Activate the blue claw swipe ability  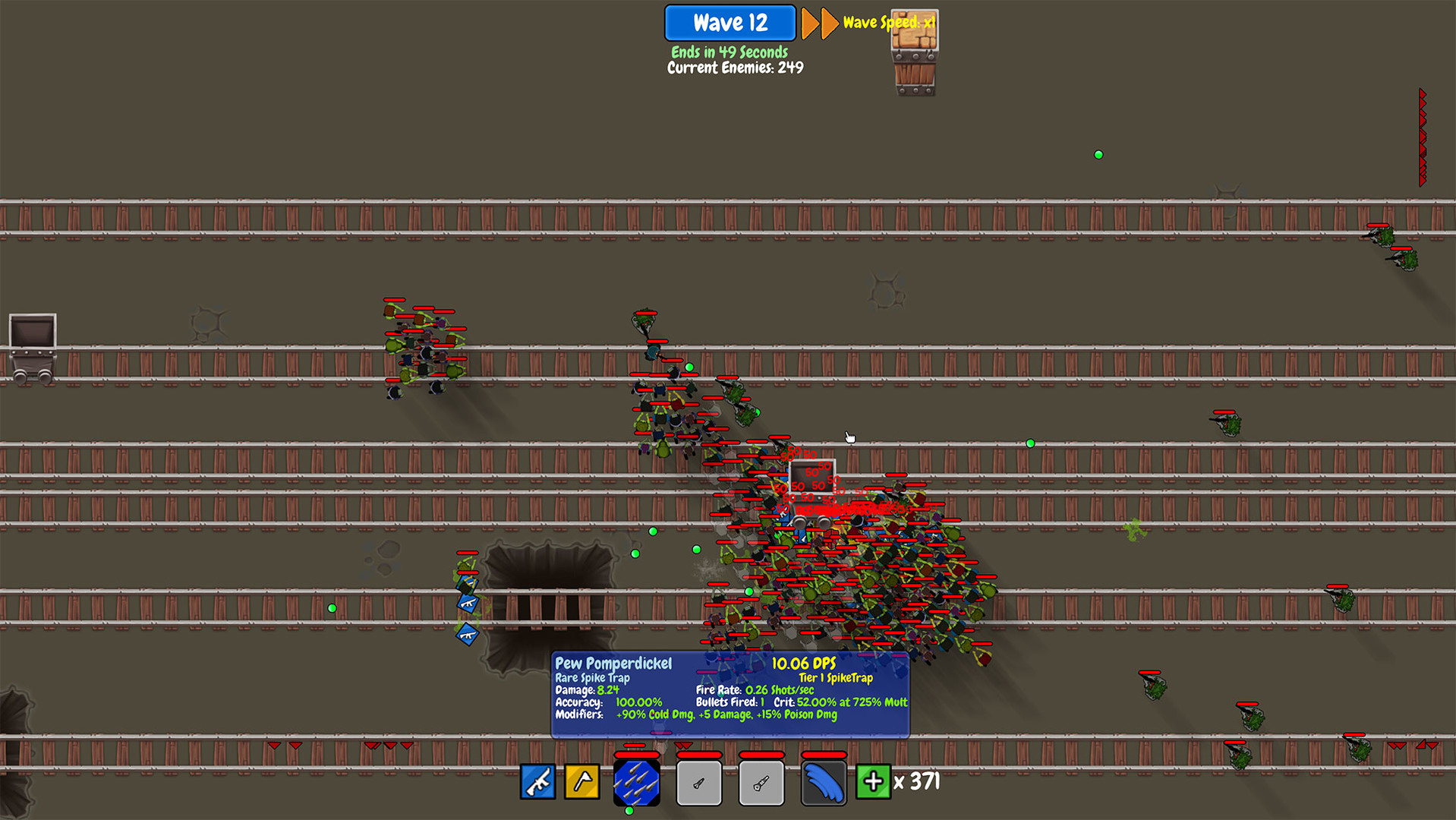tap(823, 783)
